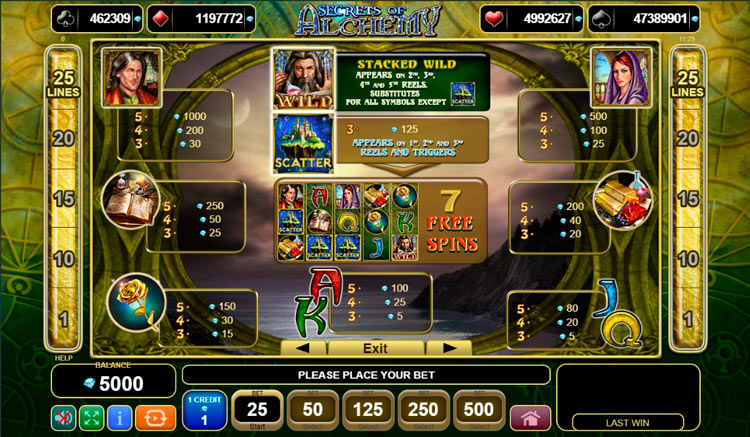The image size is (750, 437).
Task: Pick the 500 bet button
Action: [479, 410]
